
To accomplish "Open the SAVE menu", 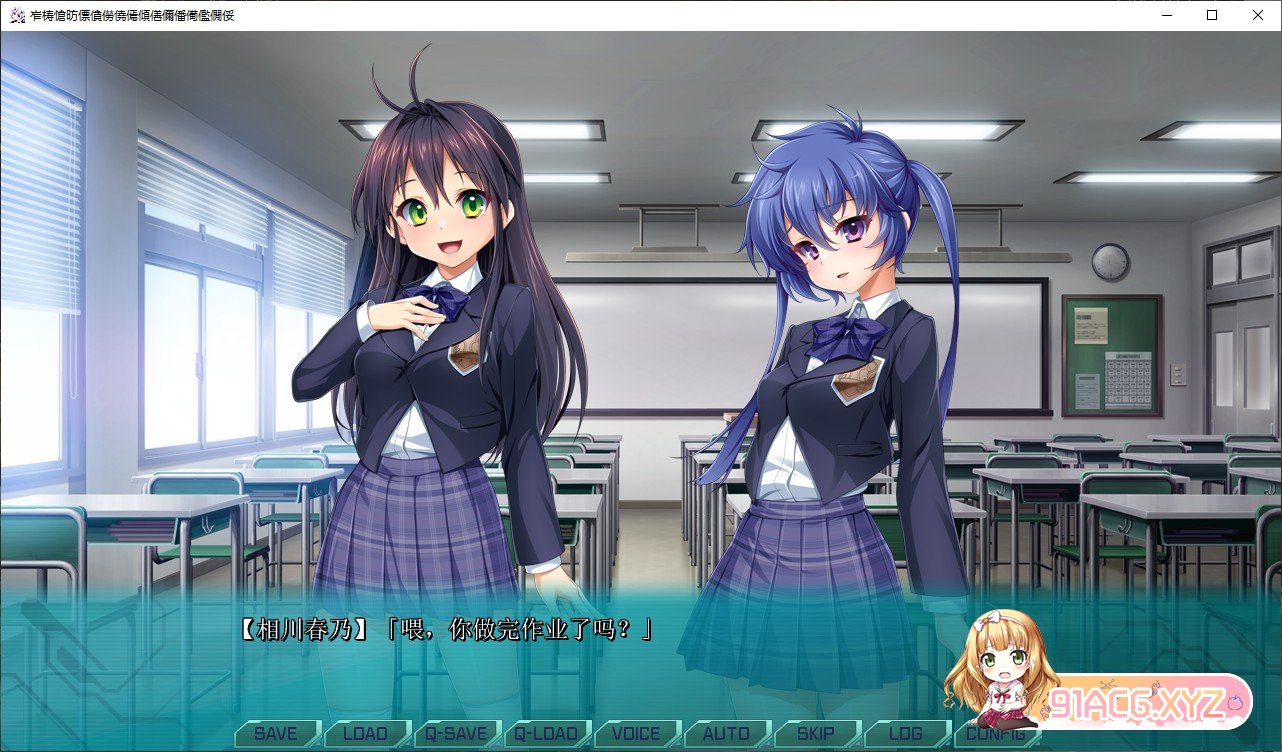I will 275,734.
